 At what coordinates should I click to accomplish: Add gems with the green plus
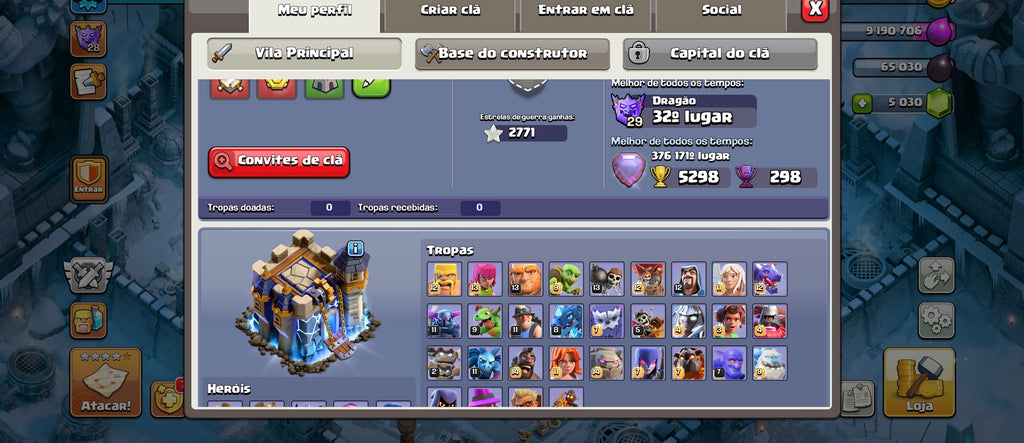[x=862, y=103]
